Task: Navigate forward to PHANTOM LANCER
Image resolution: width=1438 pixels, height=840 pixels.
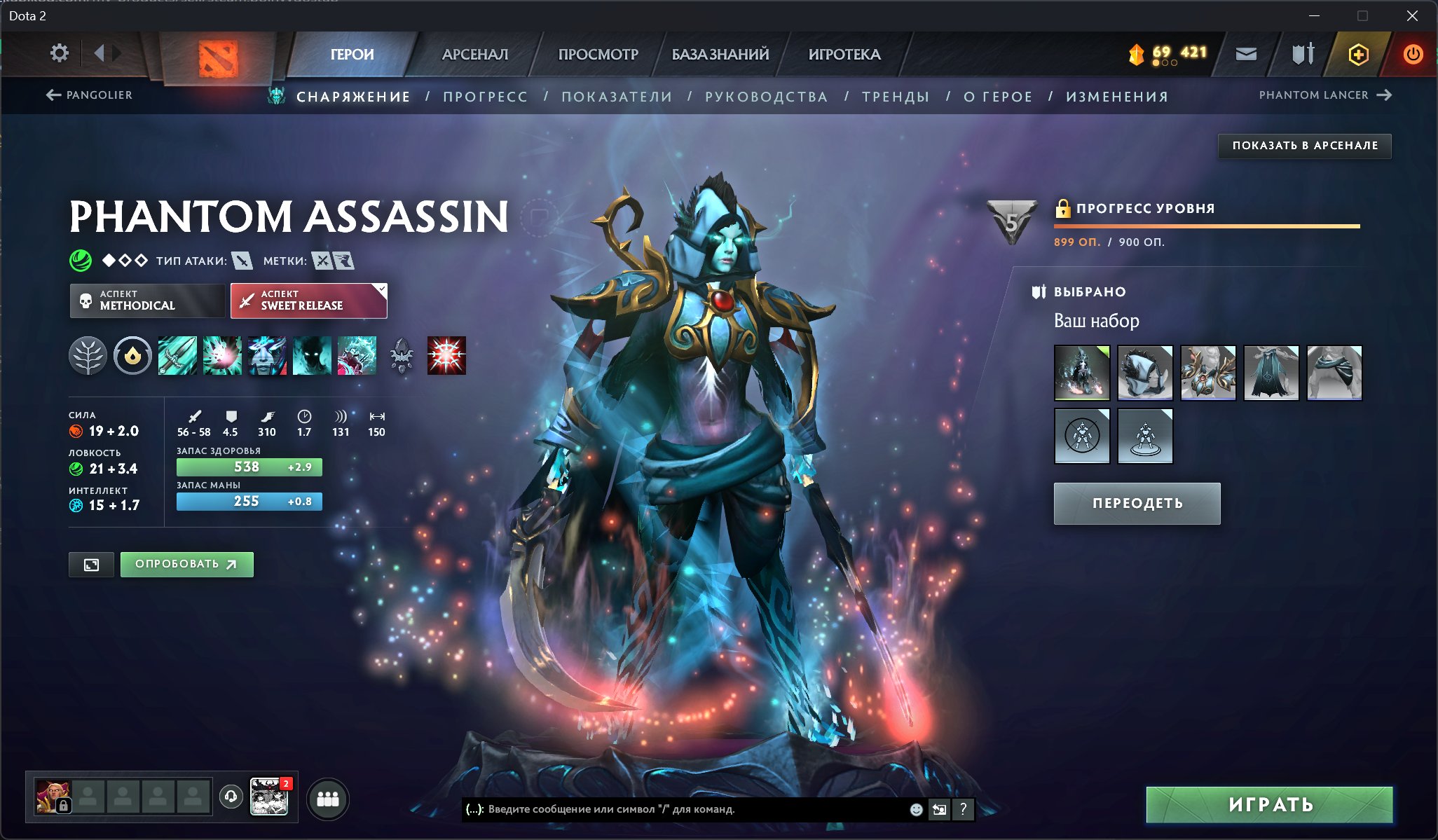Action: 1384,95
